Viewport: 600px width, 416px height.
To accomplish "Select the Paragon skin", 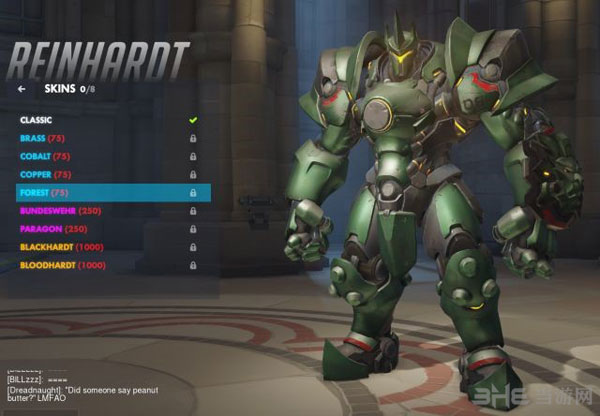I will click(52, 229).
